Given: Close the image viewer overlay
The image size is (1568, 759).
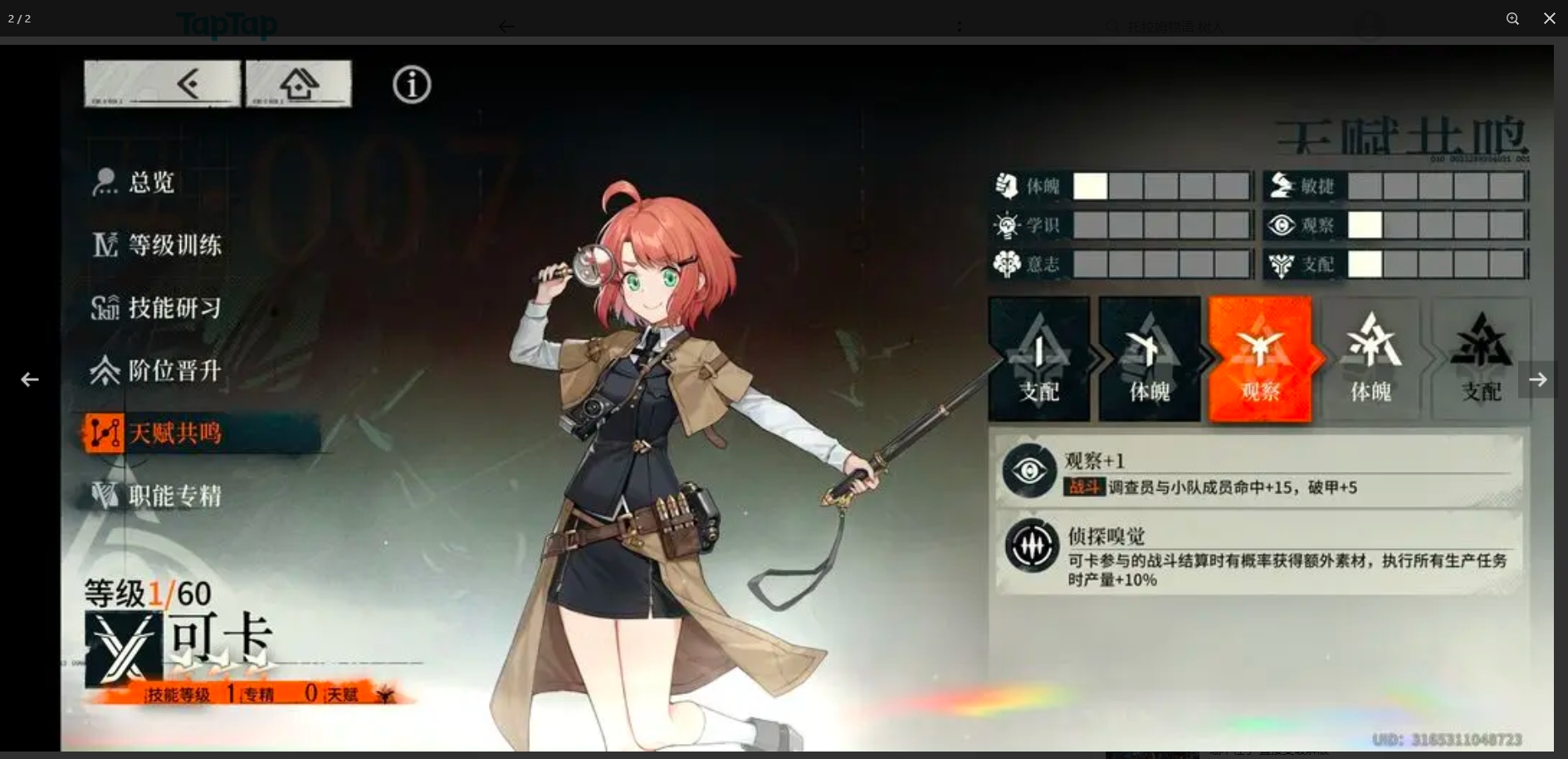Looking at the screenshot, I should pos(1549,18).
